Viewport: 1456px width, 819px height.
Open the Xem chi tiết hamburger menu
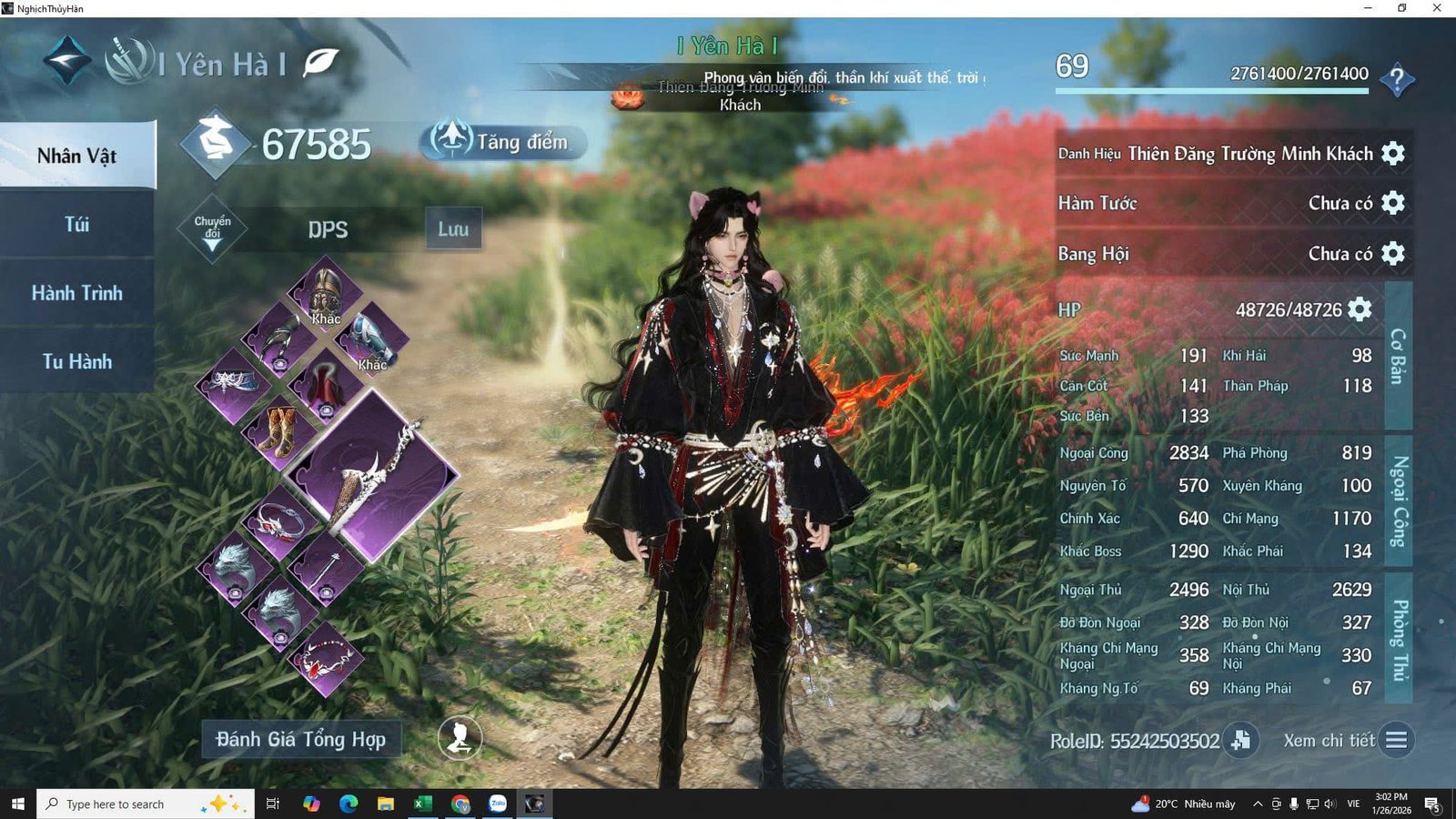1398,740
